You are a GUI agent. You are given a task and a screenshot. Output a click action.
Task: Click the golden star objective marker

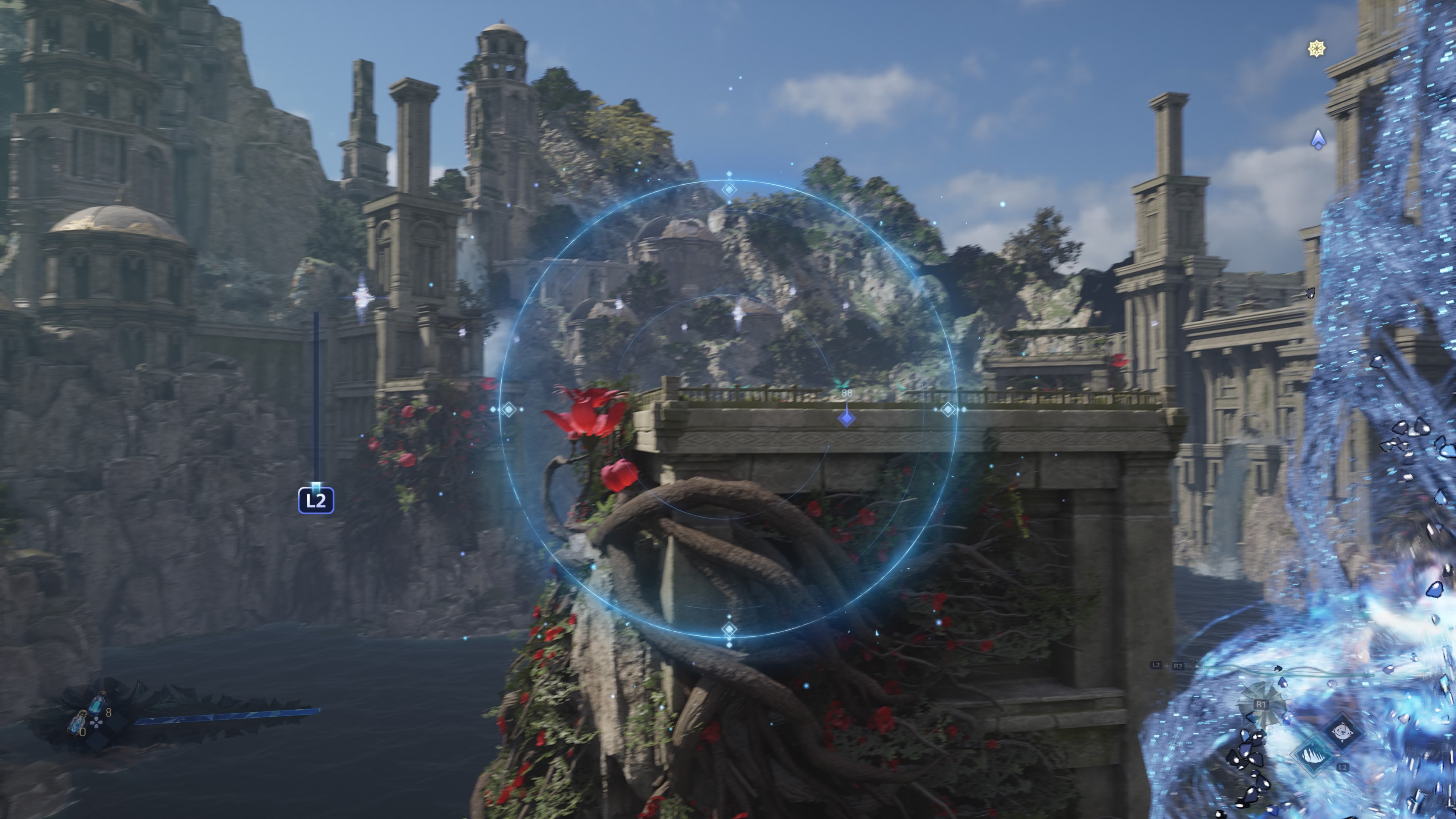click(1316, 49)
